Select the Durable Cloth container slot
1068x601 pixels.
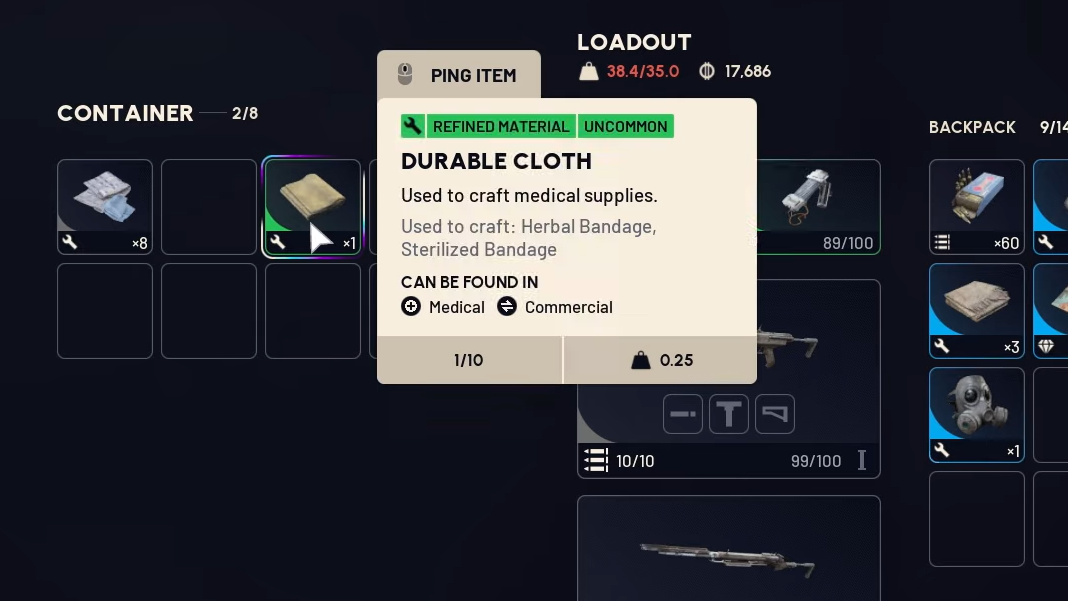click(312, 207)
